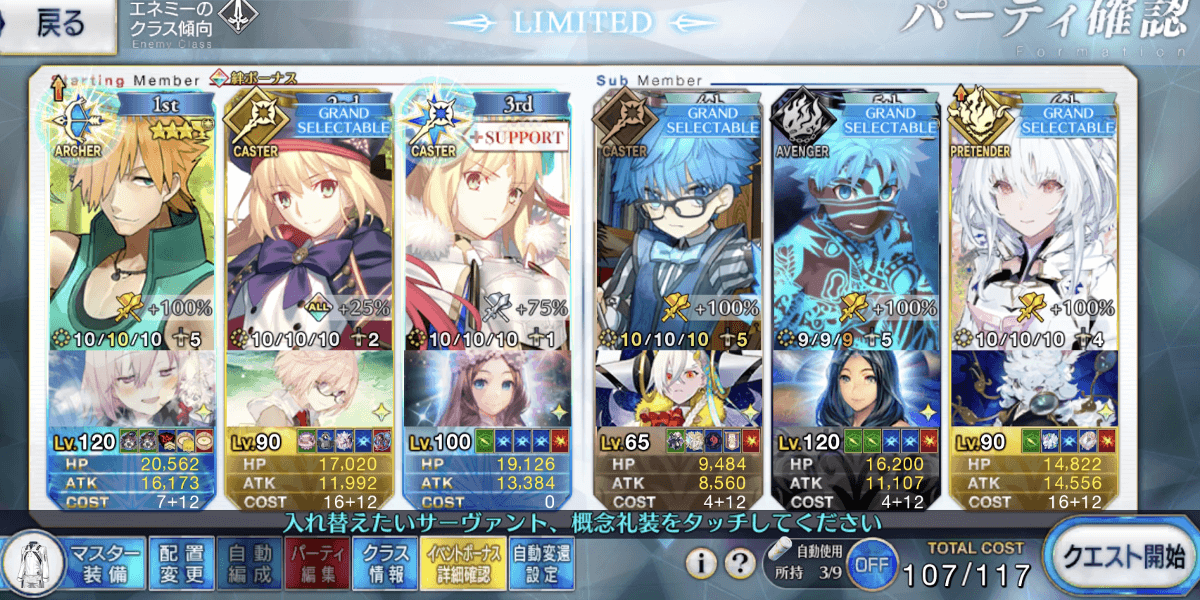Open the question mark help icon
The width and height of the screenshot is (1200, 600).
[739, 564]
